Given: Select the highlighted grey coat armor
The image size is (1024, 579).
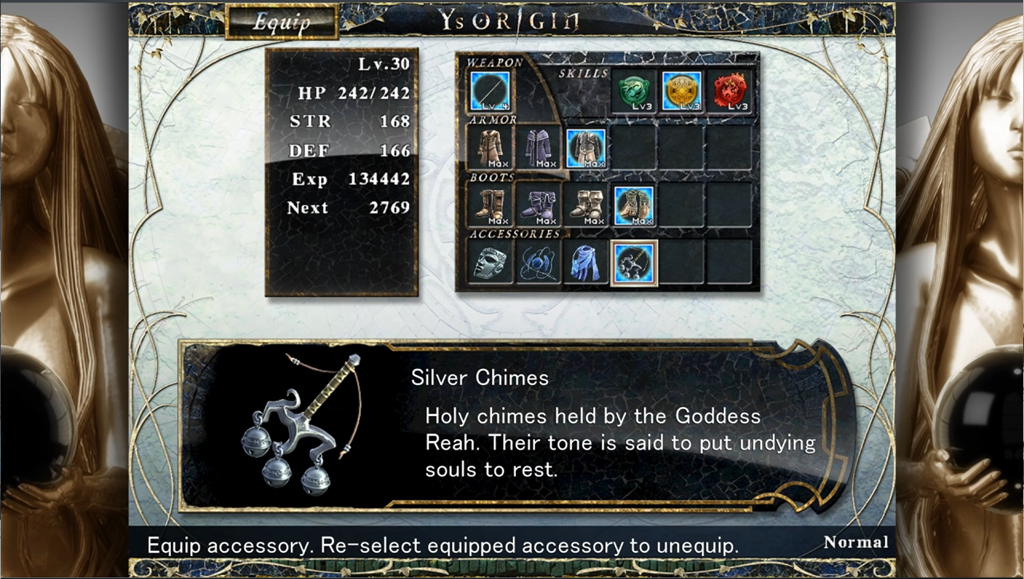Looking at the screenshot, I should click(586, 147).
